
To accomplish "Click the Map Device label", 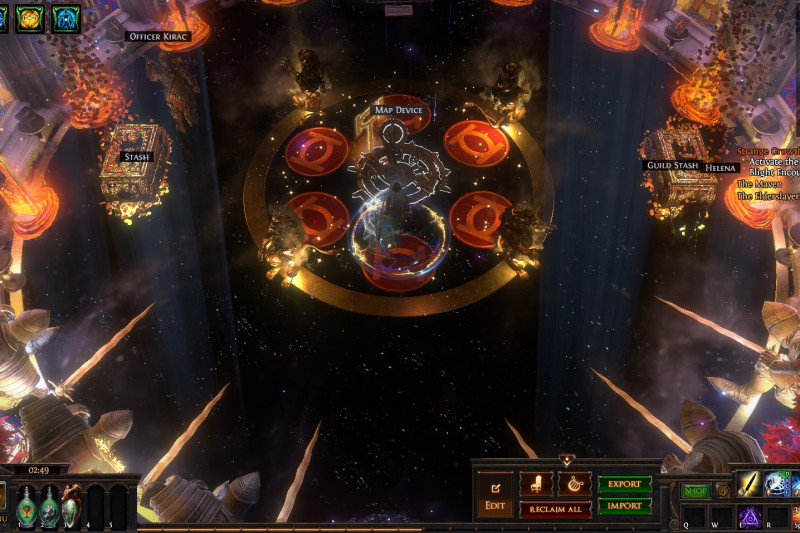I will (398, 110).
